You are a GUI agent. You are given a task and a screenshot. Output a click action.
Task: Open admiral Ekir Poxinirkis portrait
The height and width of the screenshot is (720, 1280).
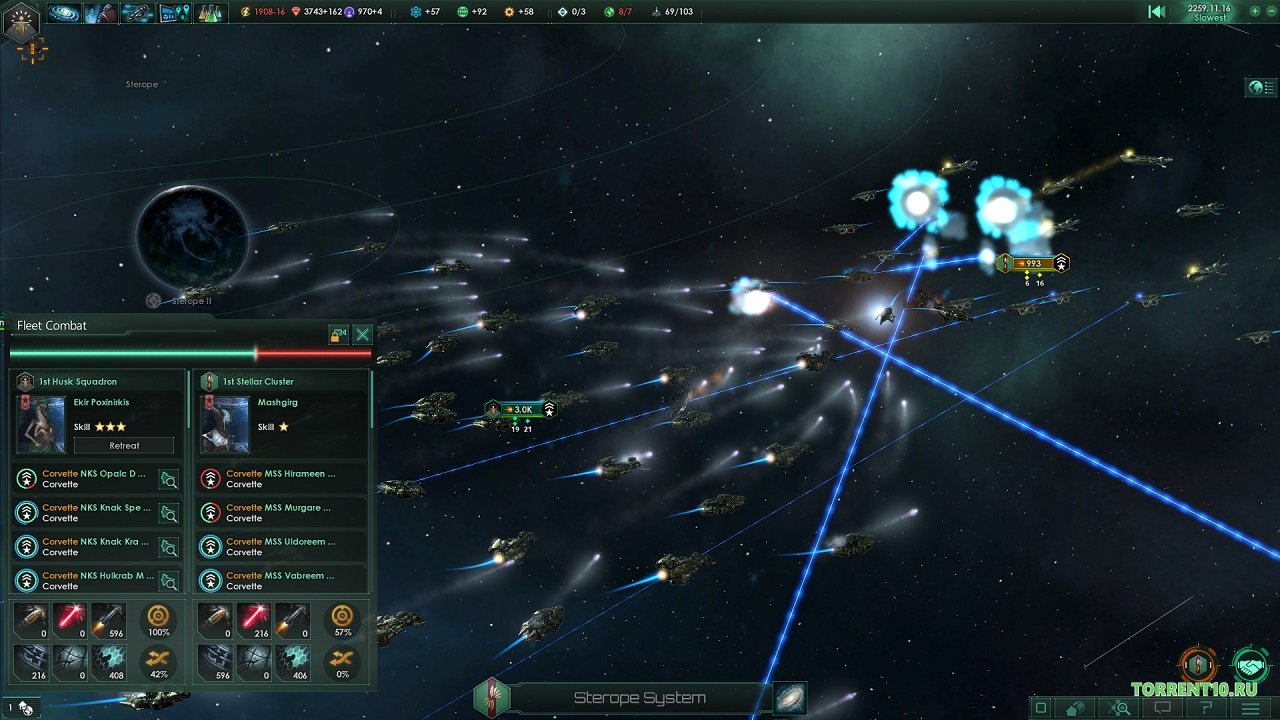(41, 423)
